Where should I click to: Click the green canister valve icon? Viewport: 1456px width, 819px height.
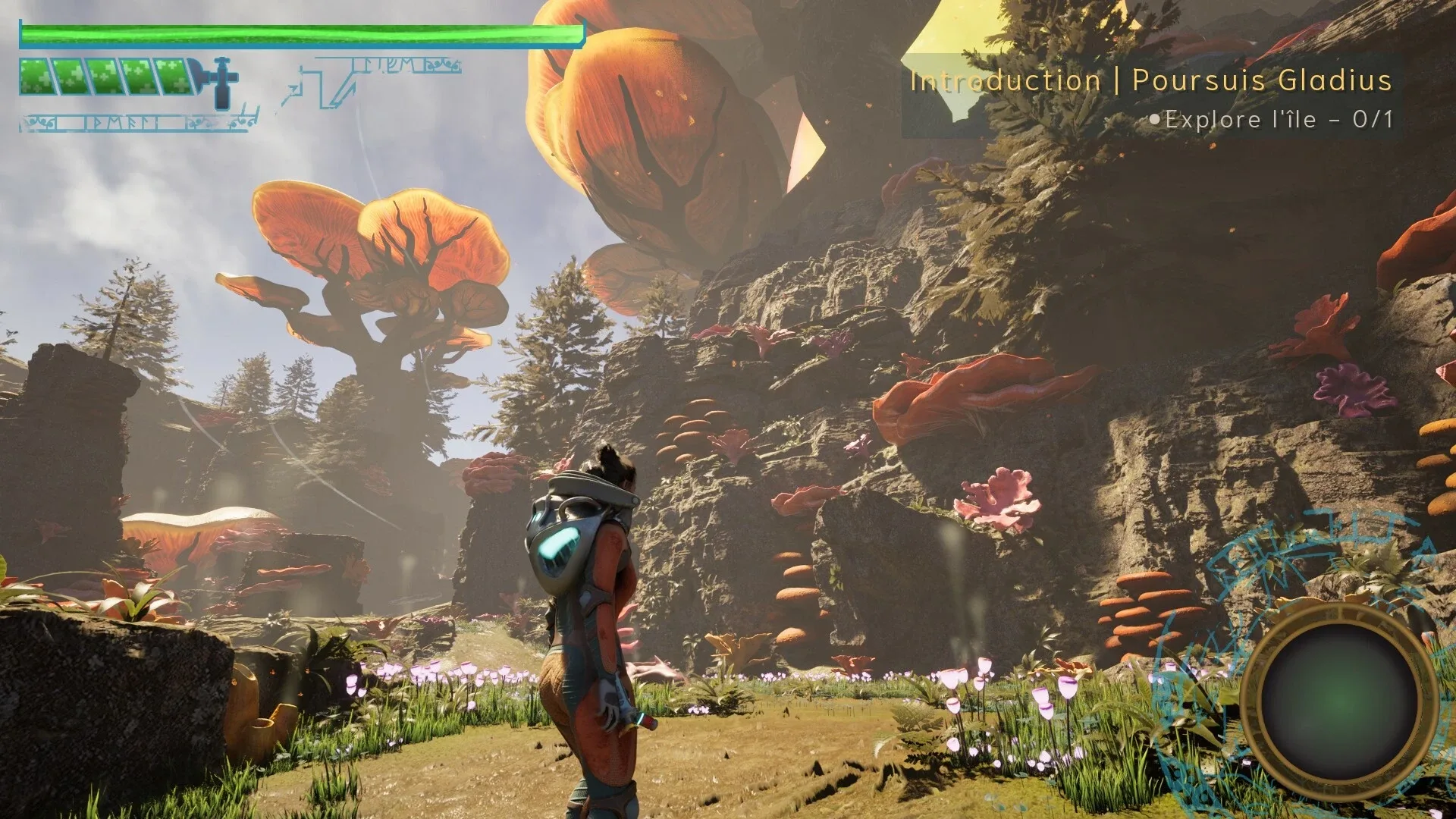point(221,80)
